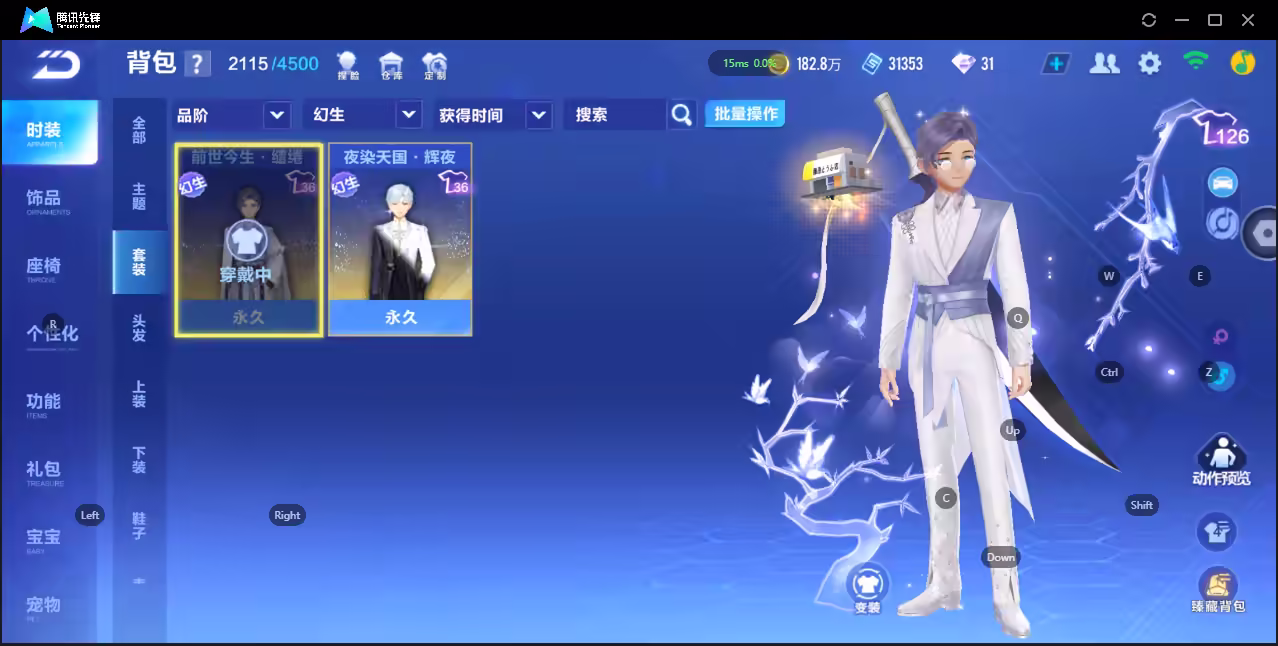Image resolution: width=1278 pixels, height=646 pixels.
Task: Open the 动作预览 action preview
Action: (1221, 461)
